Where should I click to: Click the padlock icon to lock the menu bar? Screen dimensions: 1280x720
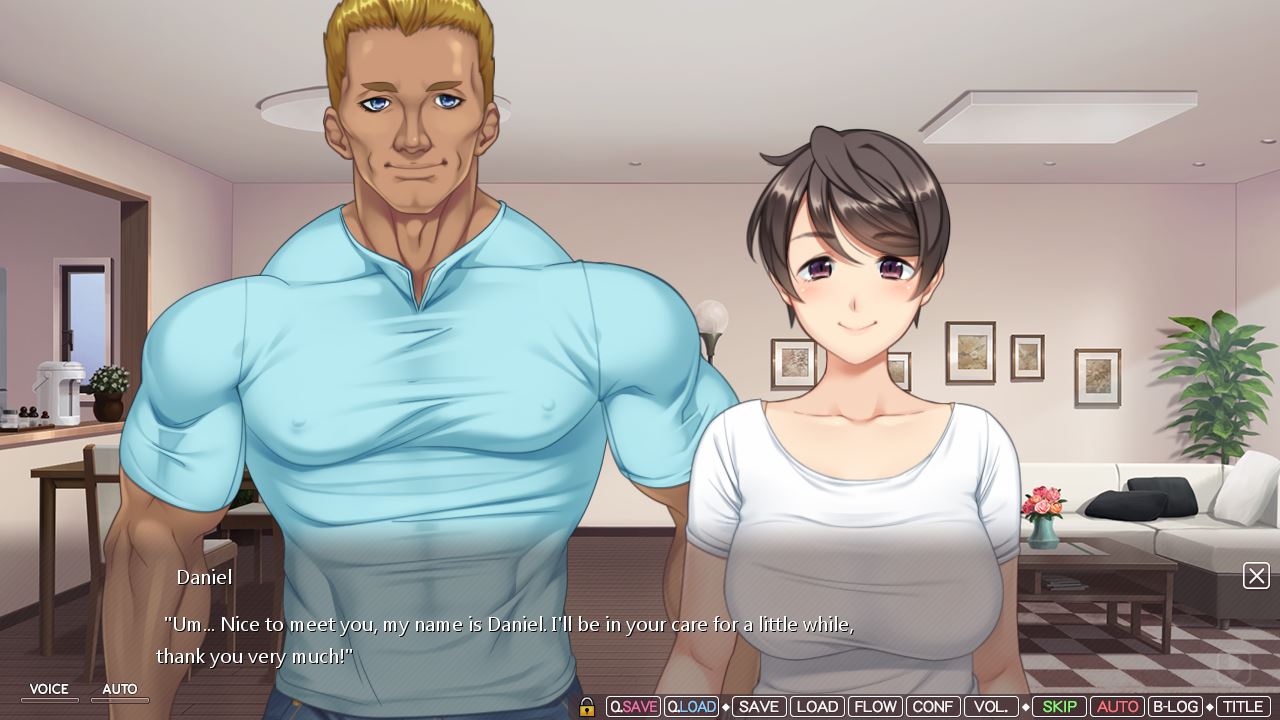point(587,706)
